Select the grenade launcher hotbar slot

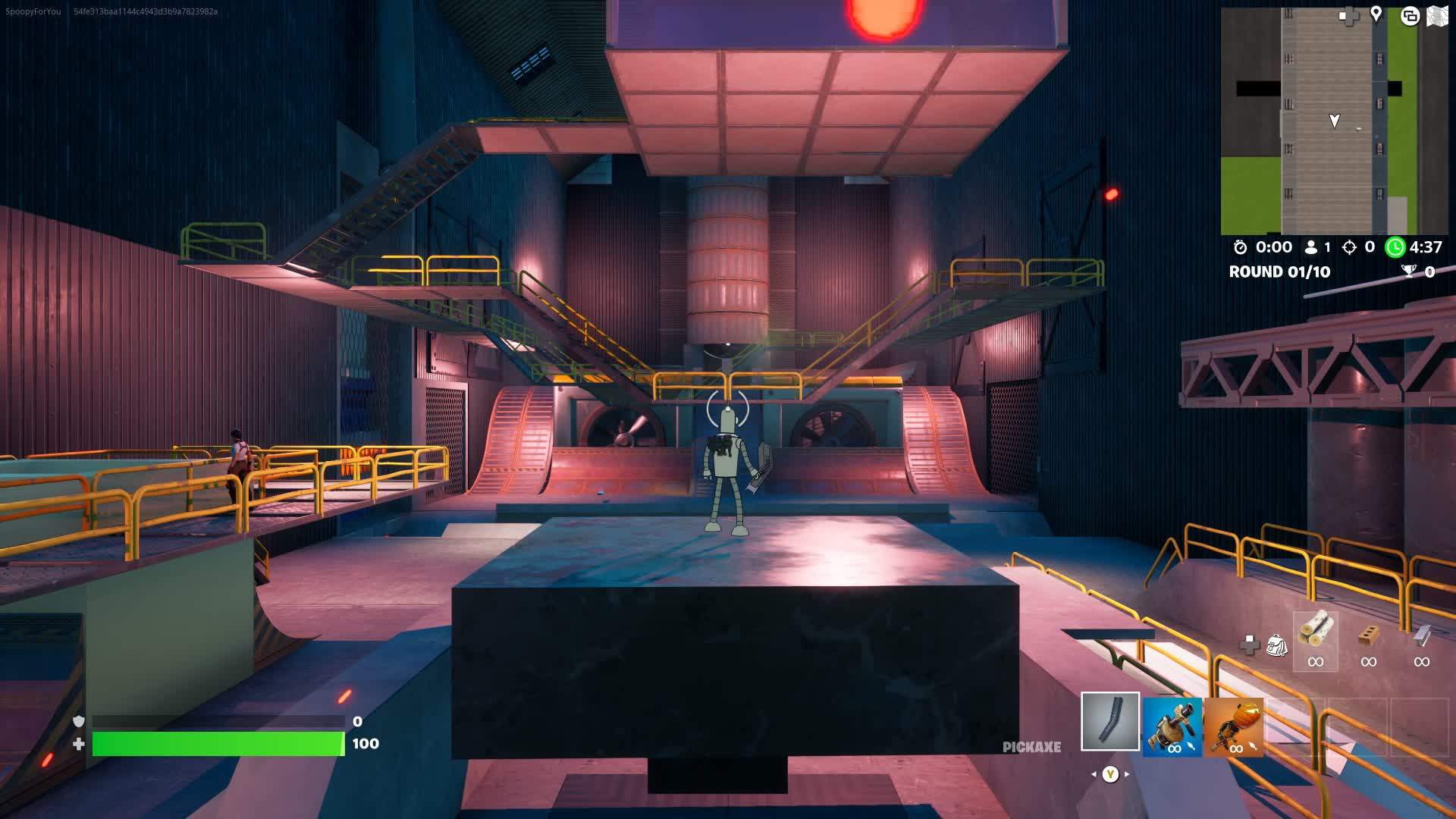(1172, 728)
